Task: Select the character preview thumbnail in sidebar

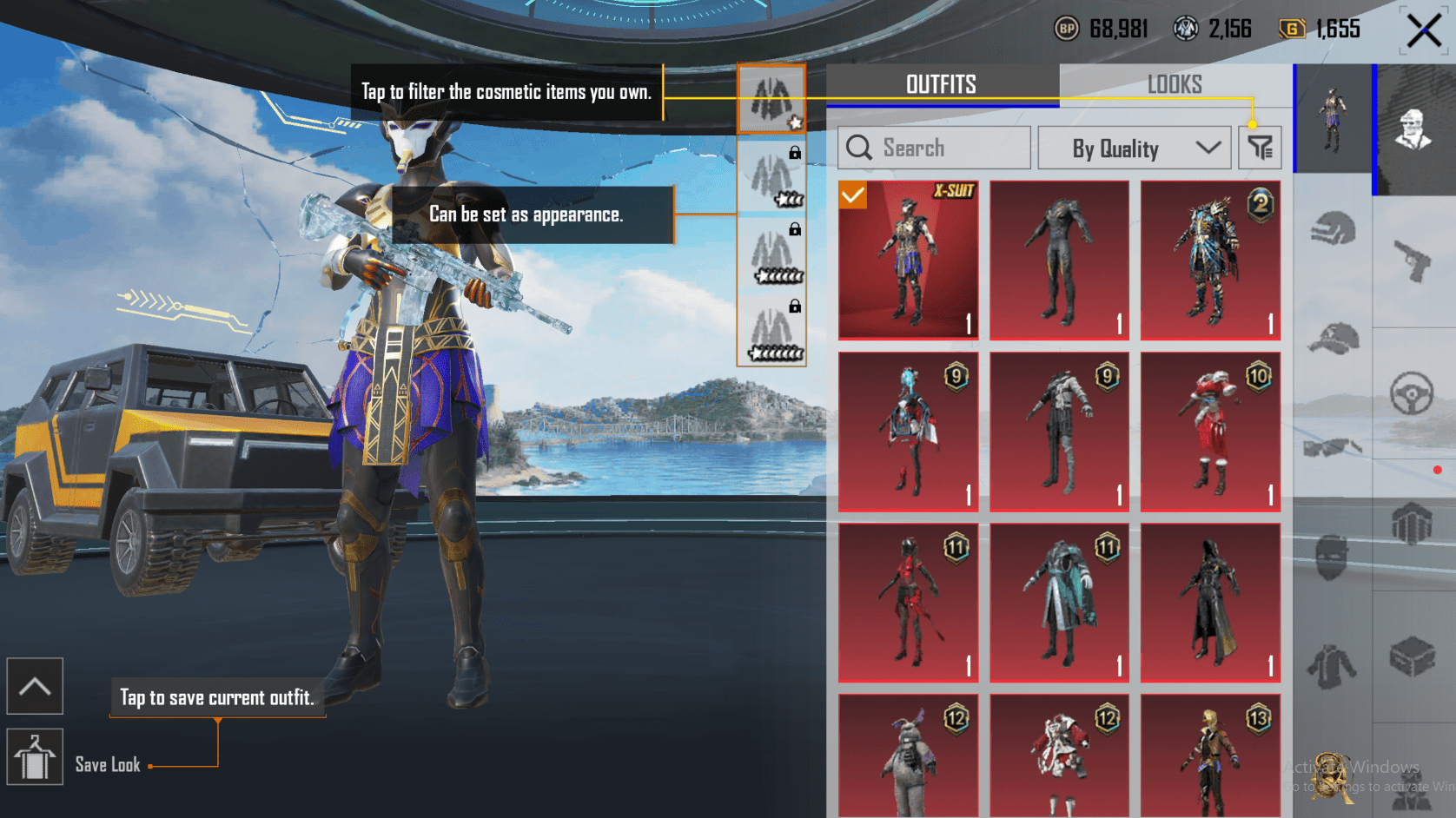Action: coord(1334,117)
